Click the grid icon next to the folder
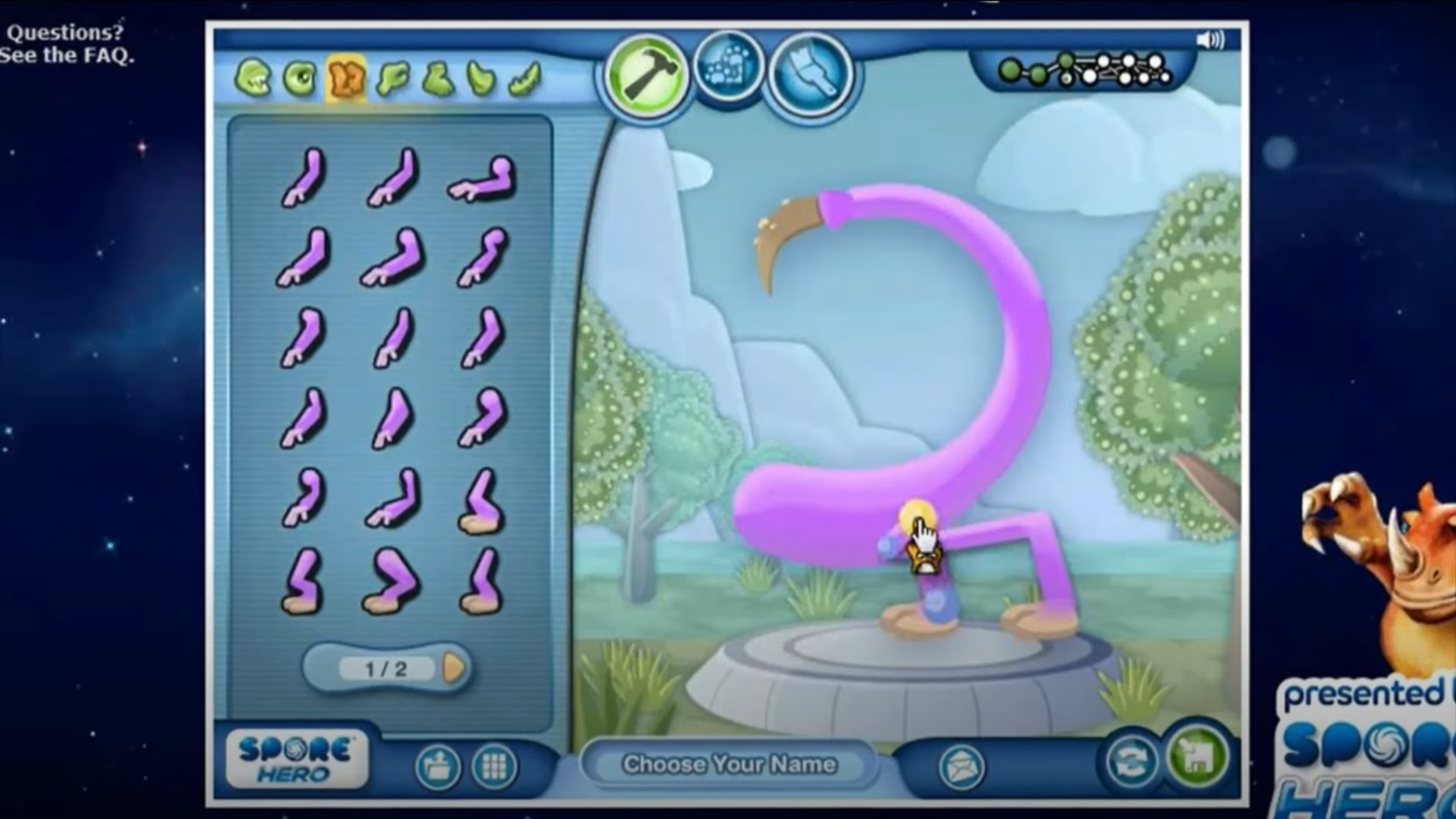This screenshot has width=1456, height=819. pos(494,766)
